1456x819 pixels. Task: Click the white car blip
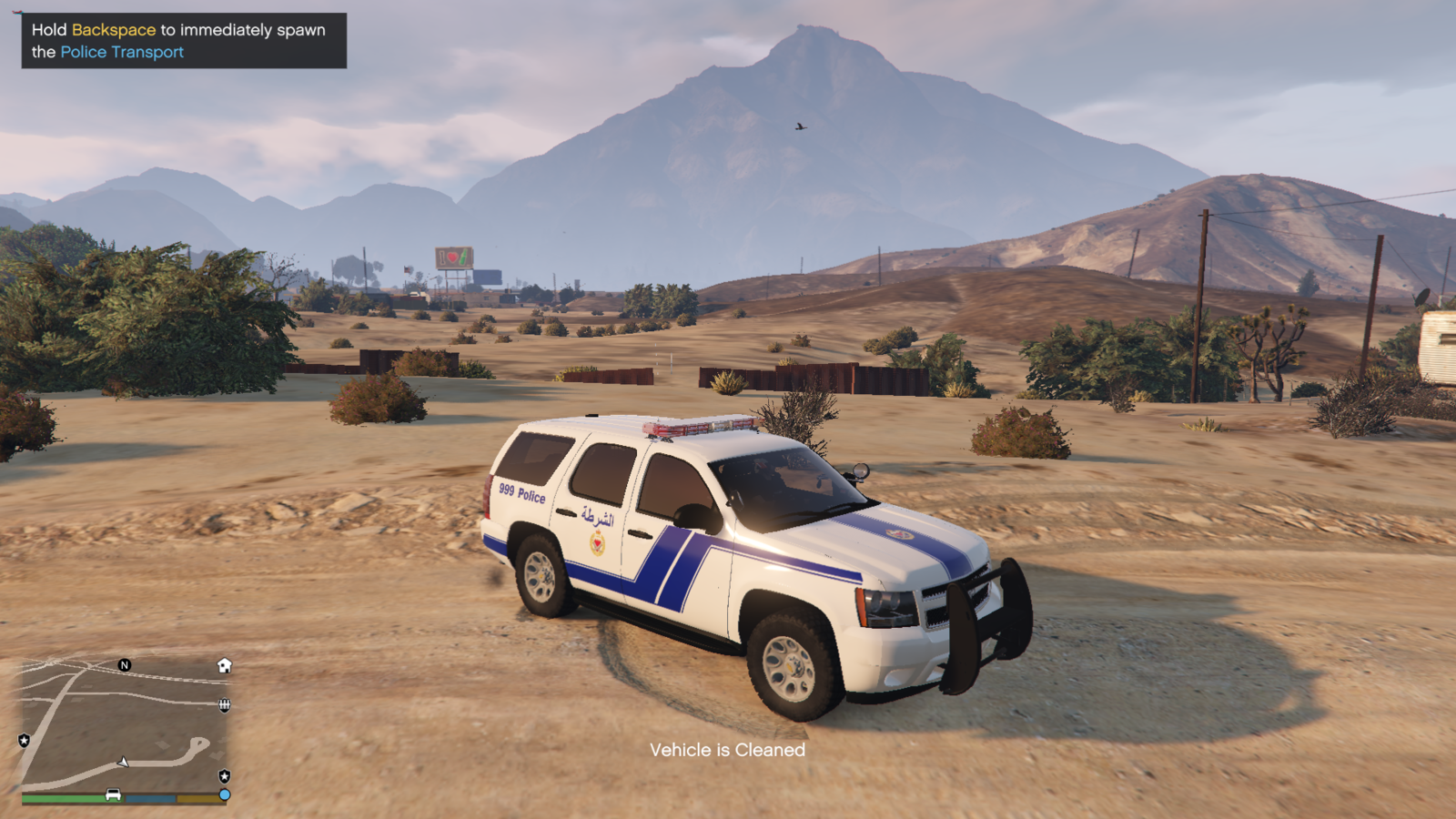[113, 794]
